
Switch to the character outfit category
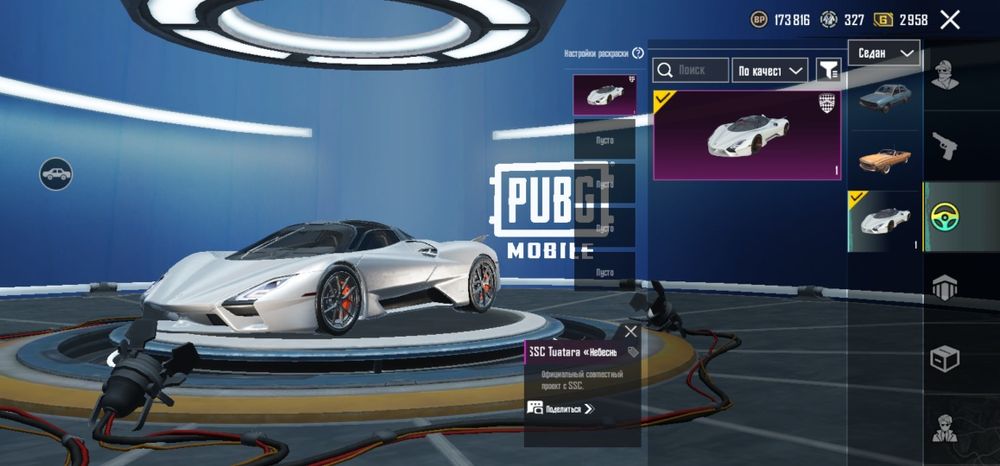click(x=945, y=73)
